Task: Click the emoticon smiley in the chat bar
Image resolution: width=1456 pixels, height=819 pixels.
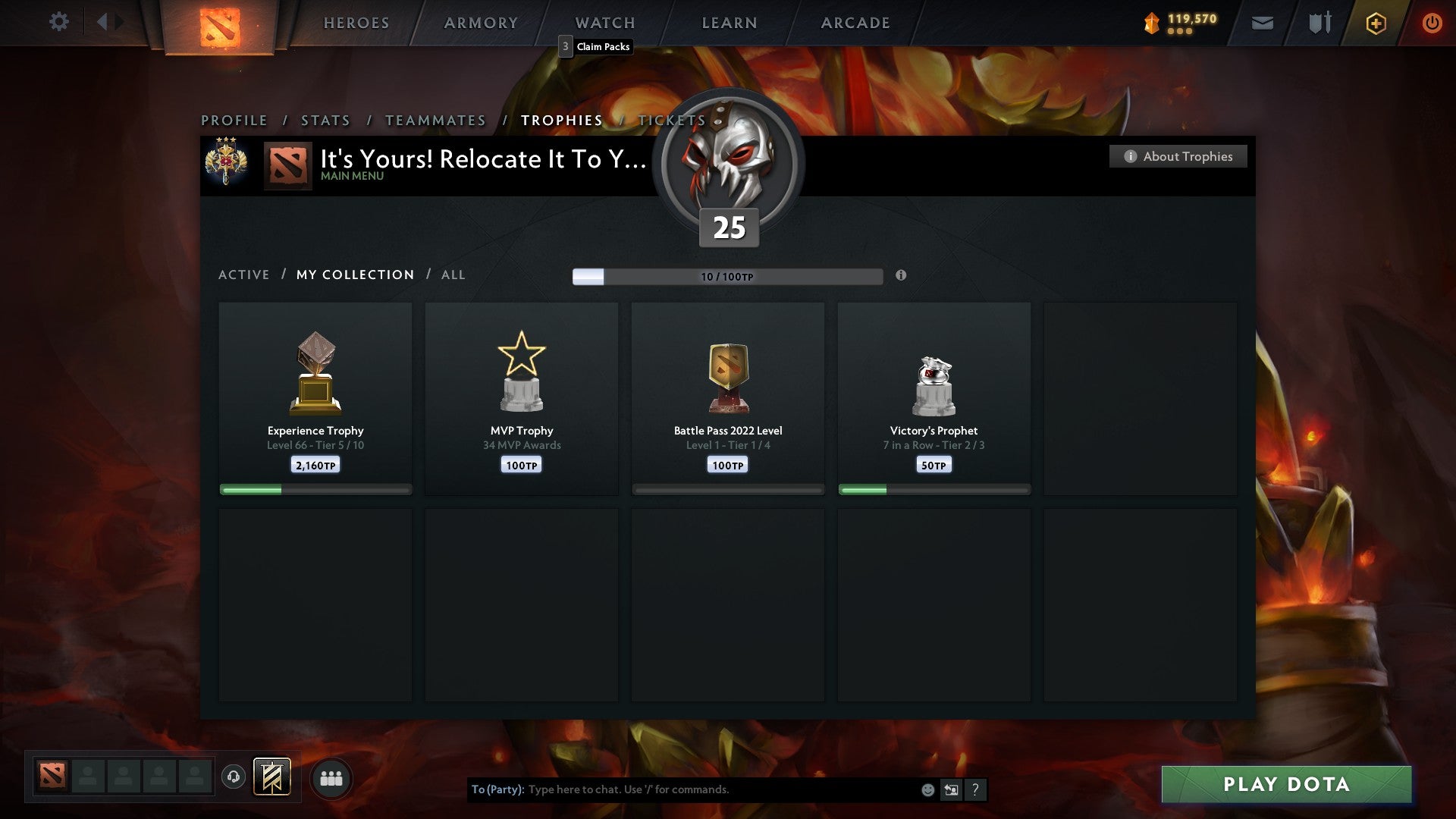Action: click(927, 789)
